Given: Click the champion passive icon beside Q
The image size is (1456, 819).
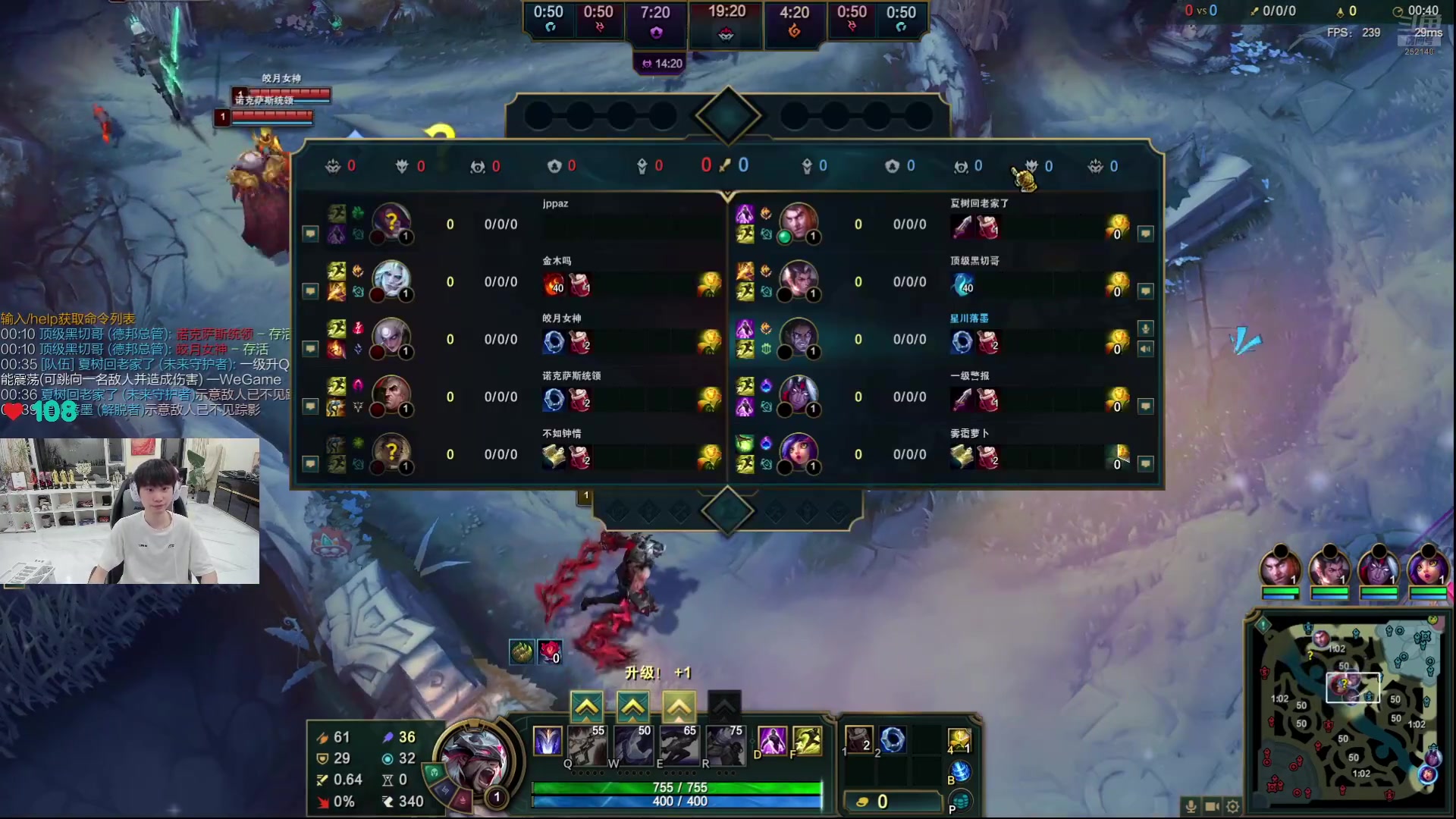Looking at the screenshot, I should point(547,741).
